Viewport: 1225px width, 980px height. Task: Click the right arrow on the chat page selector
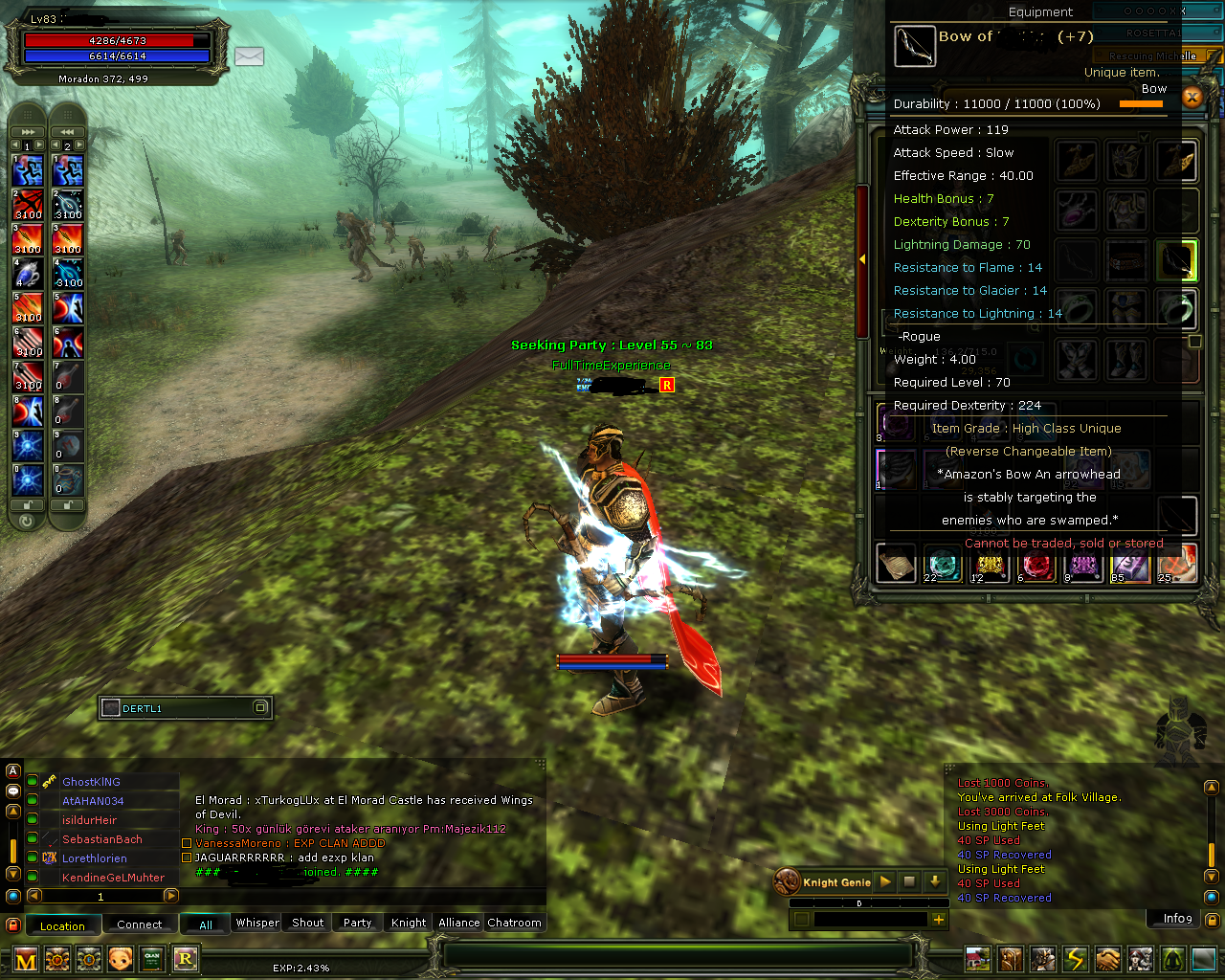171,896
